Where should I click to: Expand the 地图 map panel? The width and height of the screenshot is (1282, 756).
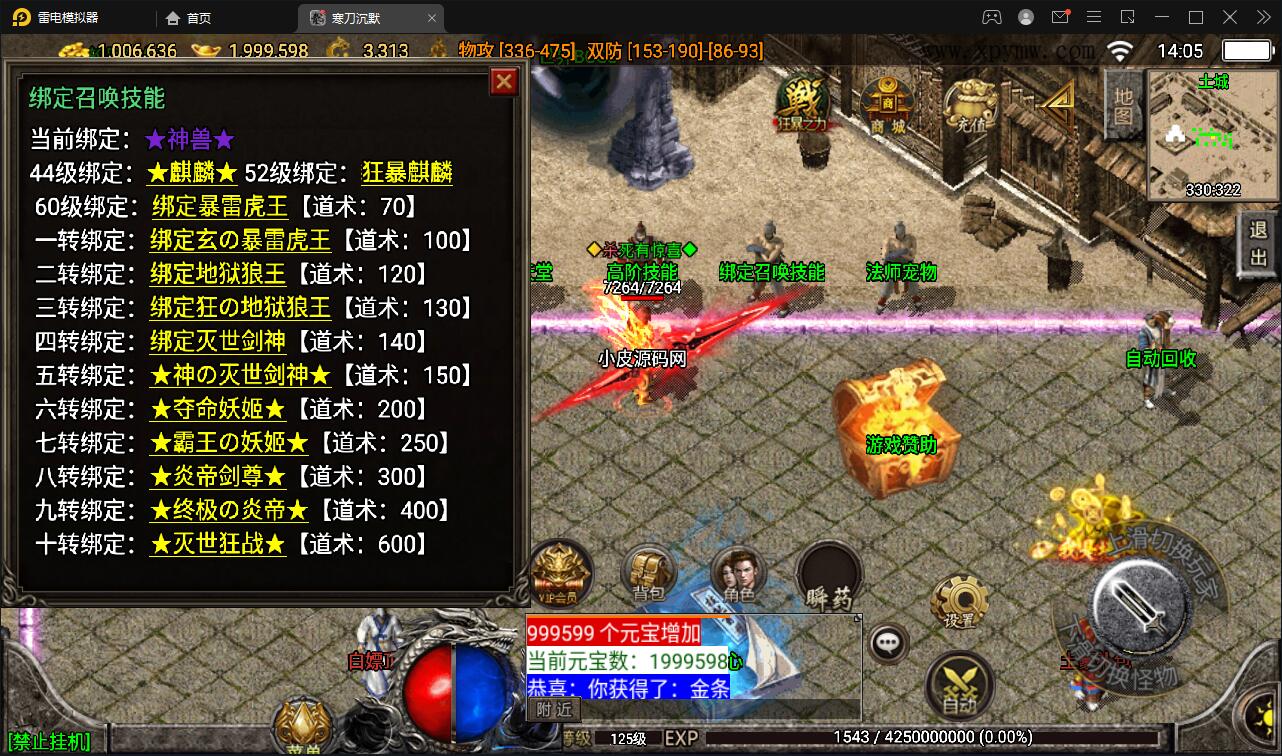[1122, 107]
